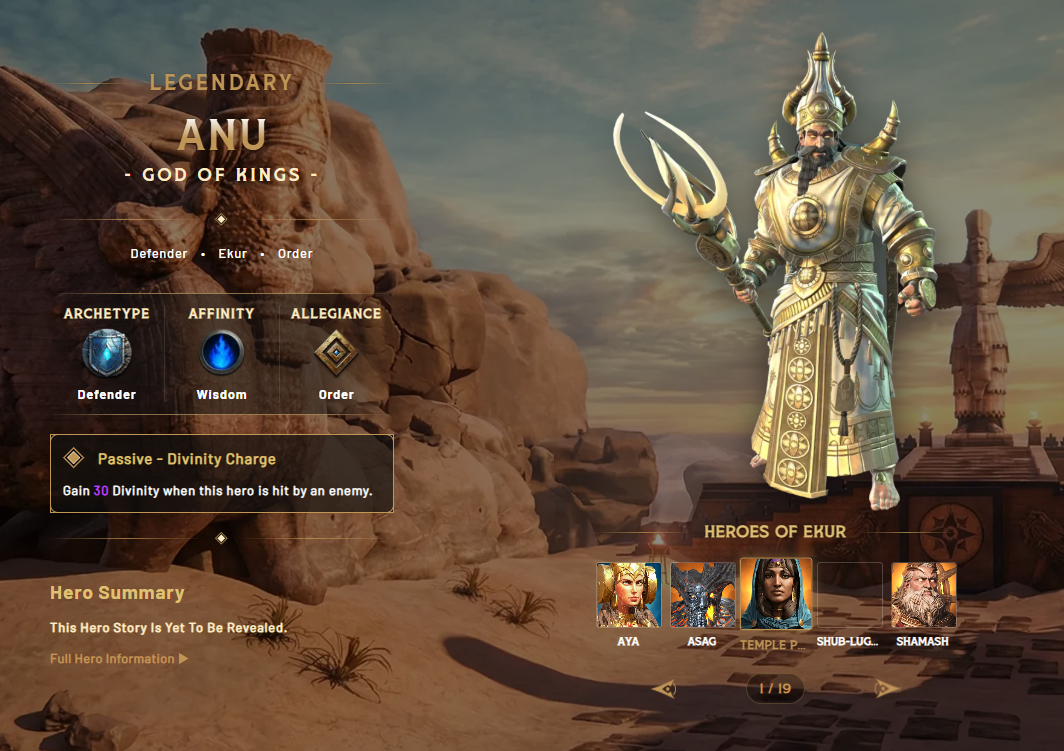Open the Full Hero Information link
1064x751 pixels.
click(118, 659)
